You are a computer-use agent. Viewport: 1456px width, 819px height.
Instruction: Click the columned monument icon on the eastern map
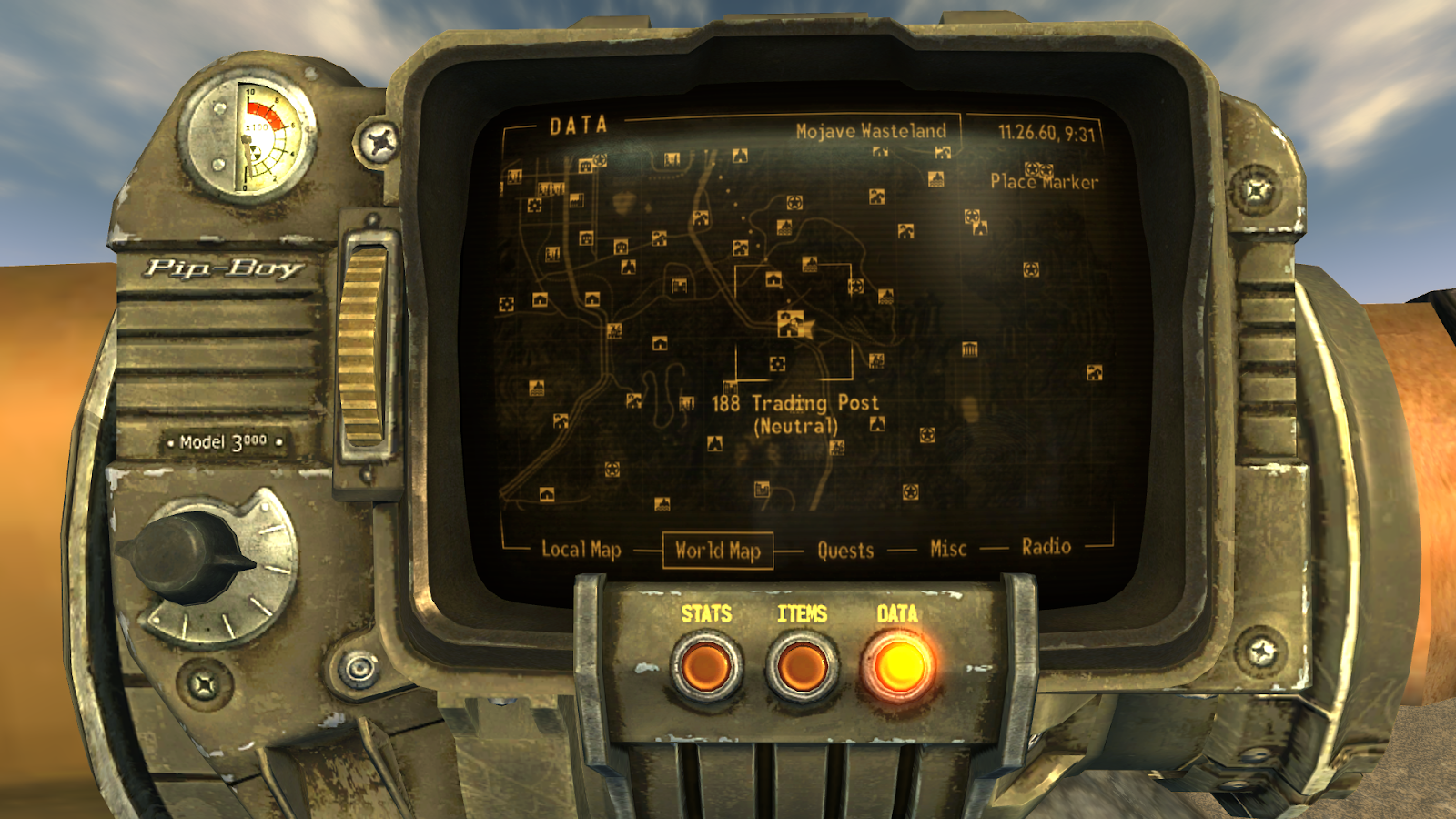click(969, 349)
